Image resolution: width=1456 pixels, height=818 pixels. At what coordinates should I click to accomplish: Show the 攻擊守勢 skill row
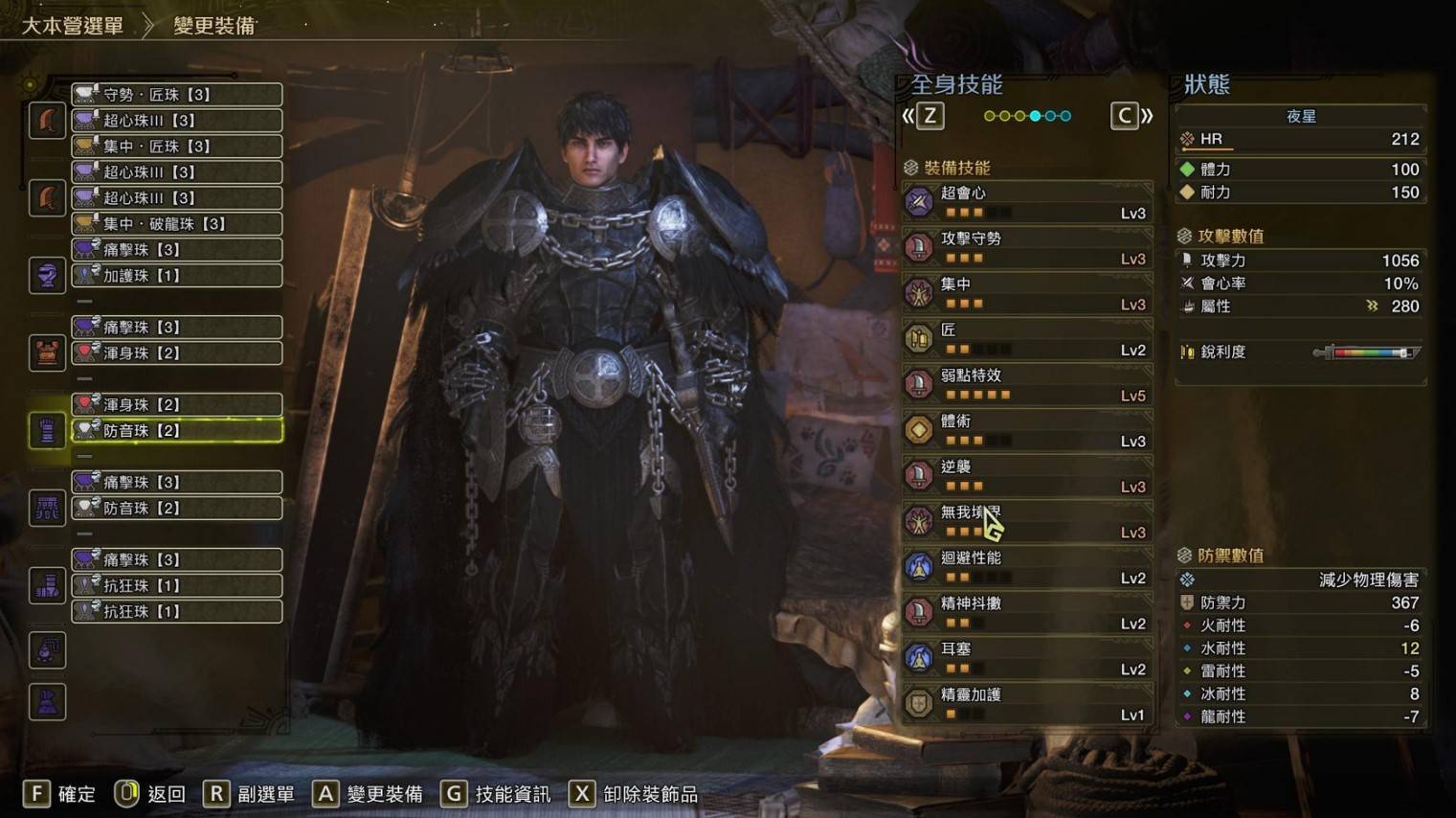[x=1027, y=248]
